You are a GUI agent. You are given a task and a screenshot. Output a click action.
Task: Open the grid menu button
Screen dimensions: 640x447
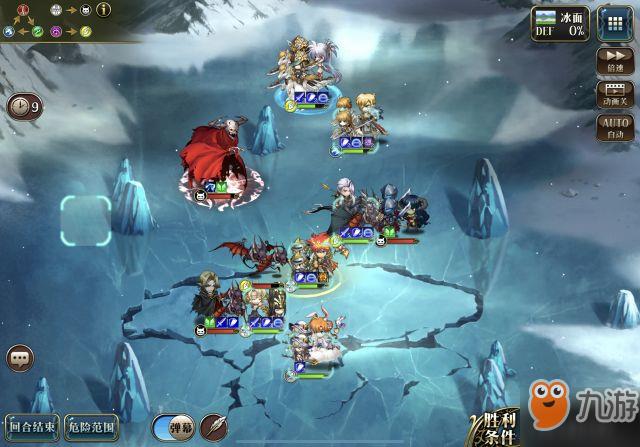[x=614, y=23]
